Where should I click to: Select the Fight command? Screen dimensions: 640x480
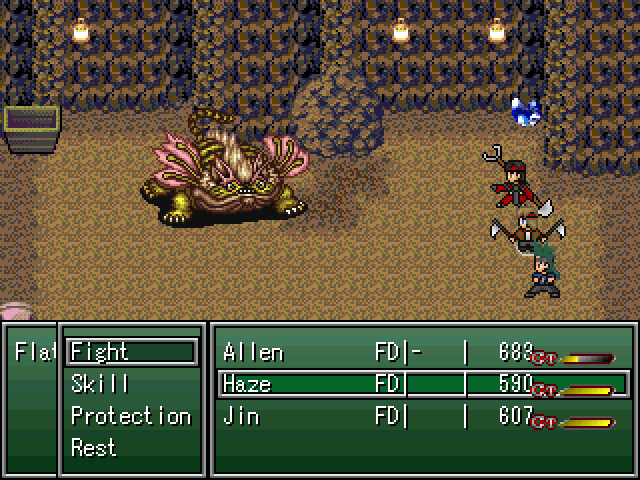(x=130, y=352)
